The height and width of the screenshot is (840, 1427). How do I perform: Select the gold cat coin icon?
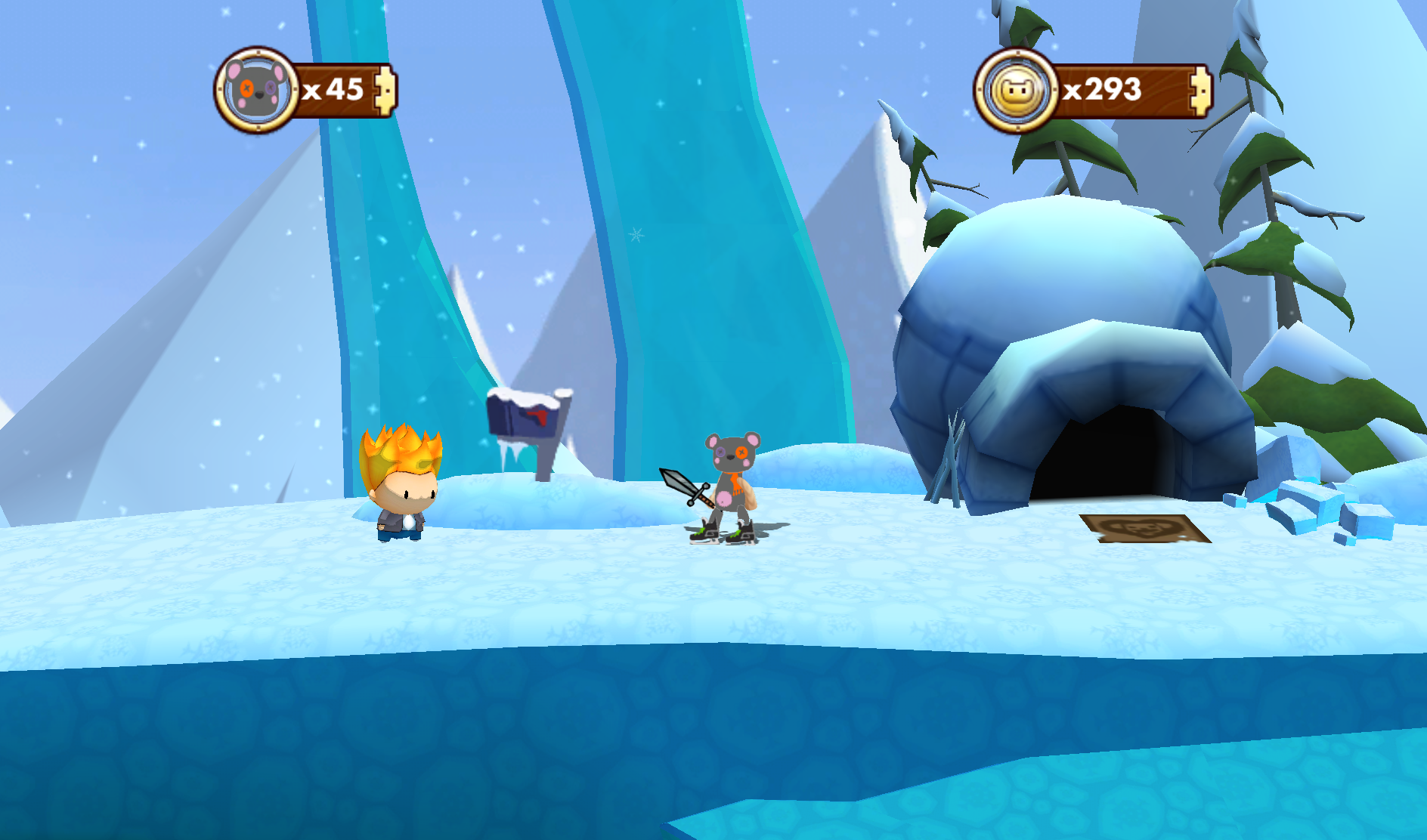pos(1017,91)
